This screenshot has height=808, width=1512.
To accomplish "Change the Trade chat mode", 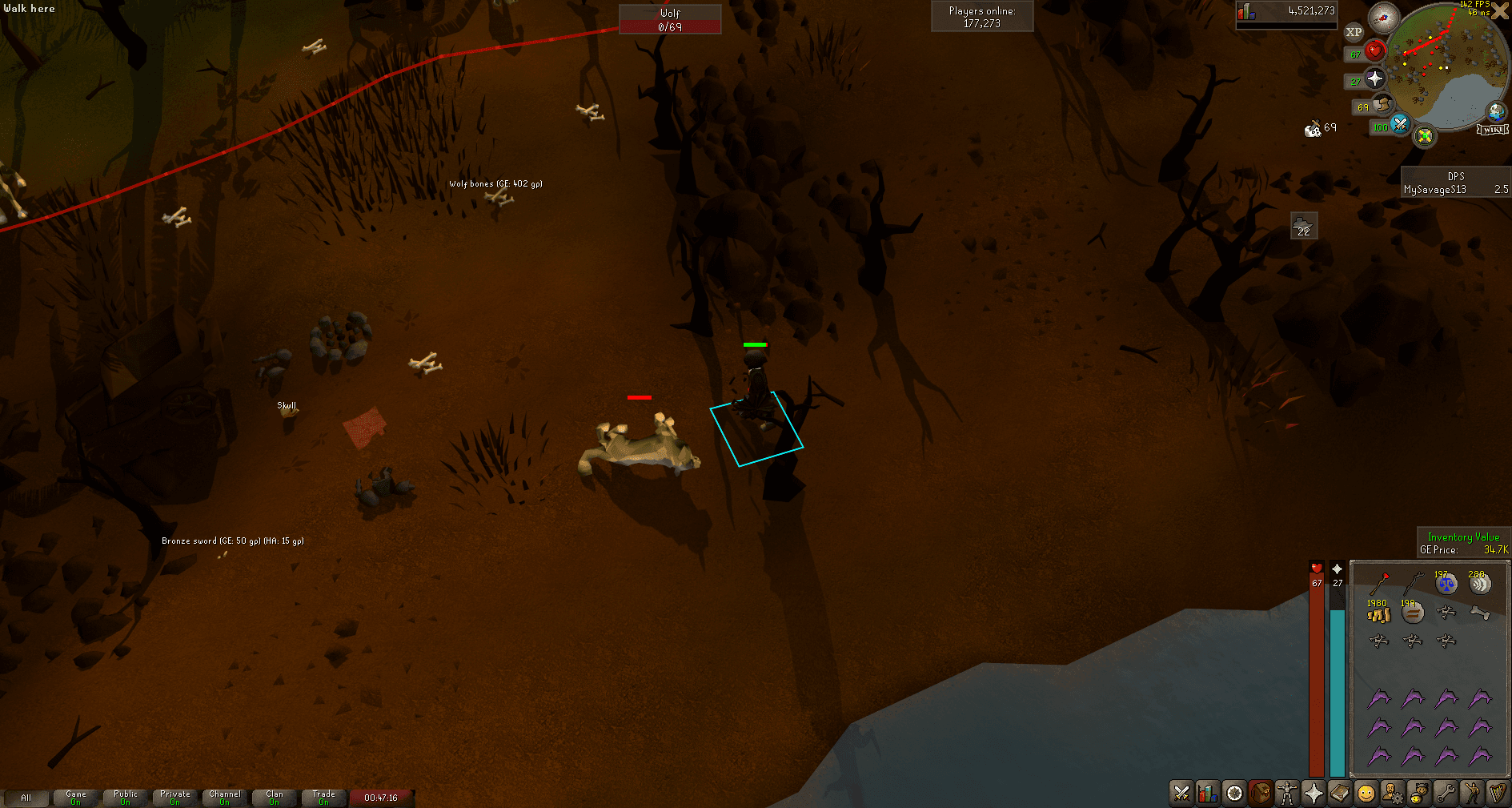I will click(323, 797).
